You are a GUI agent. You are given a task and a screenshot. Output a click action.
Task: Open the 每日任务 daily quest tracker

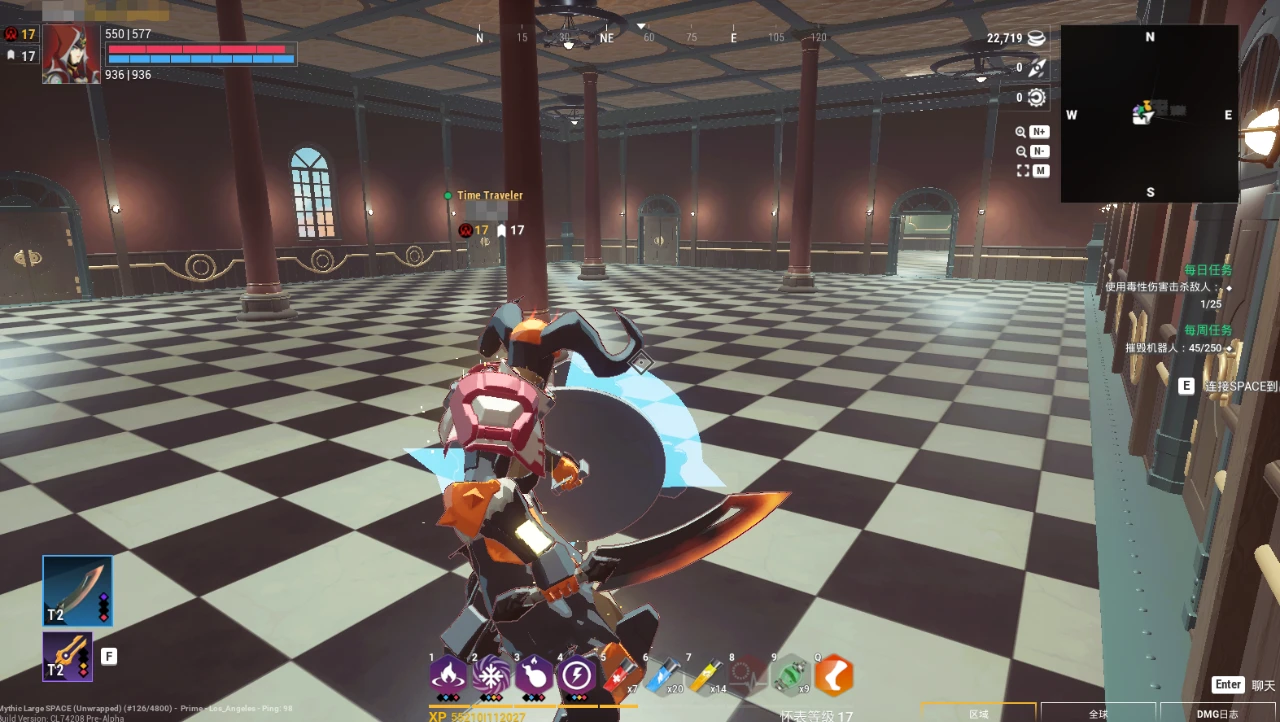click(x=1208, y=270)
